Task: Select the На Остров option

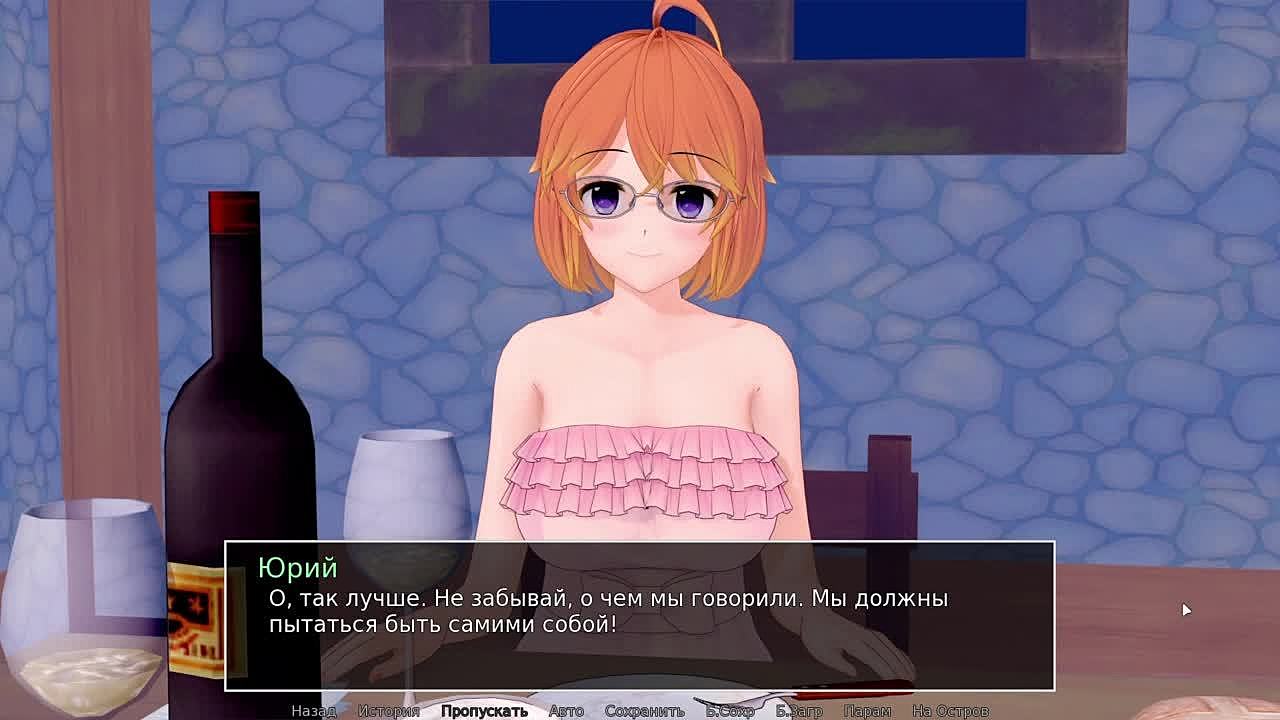Action: pyautogui.click(x=950, y=711)
